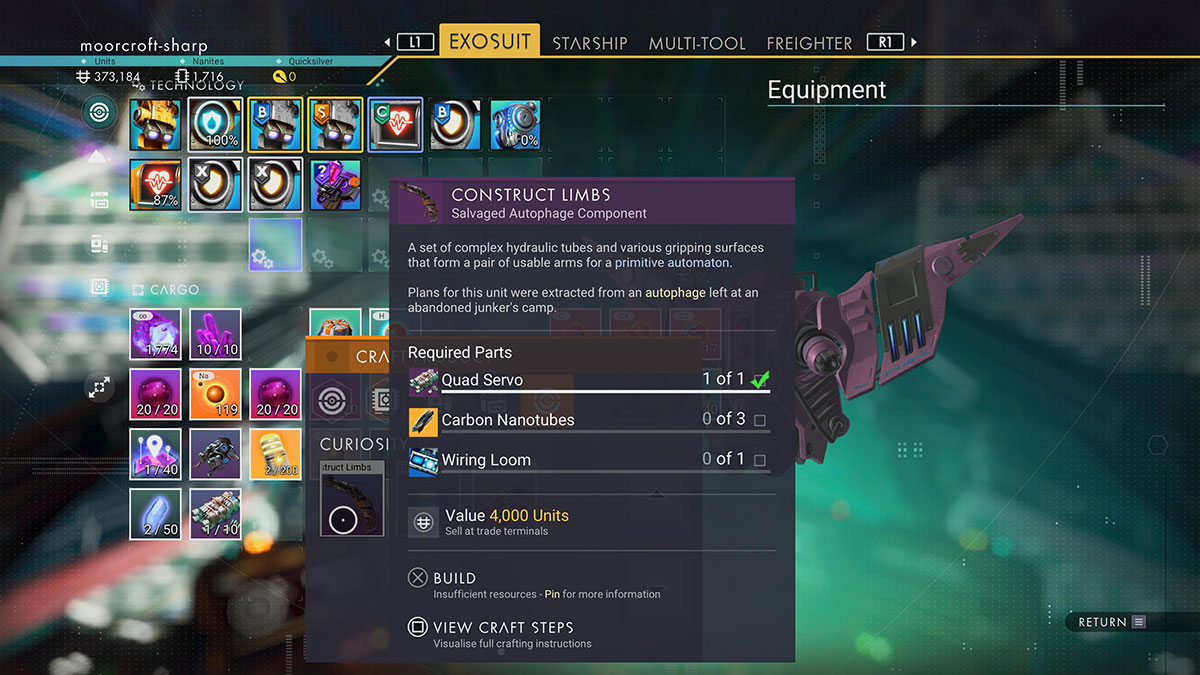Viewport: 1200px width, 675px height.
Task: Open the target-circle sidebar icon beside Technology
Action: coord(99,111)
